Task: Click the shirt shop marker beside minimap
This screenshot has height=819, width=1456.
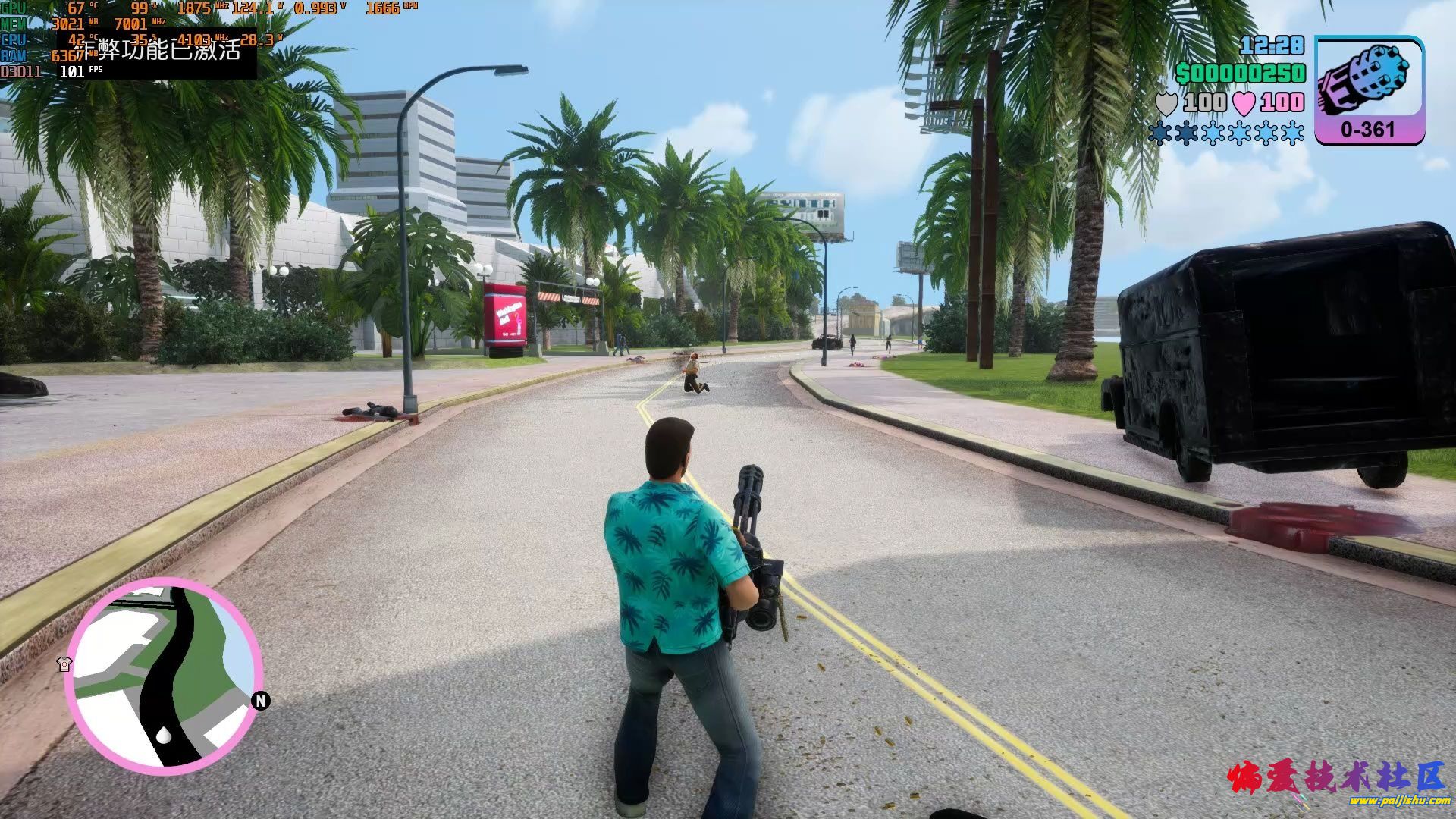Action: tap(64, 664)
